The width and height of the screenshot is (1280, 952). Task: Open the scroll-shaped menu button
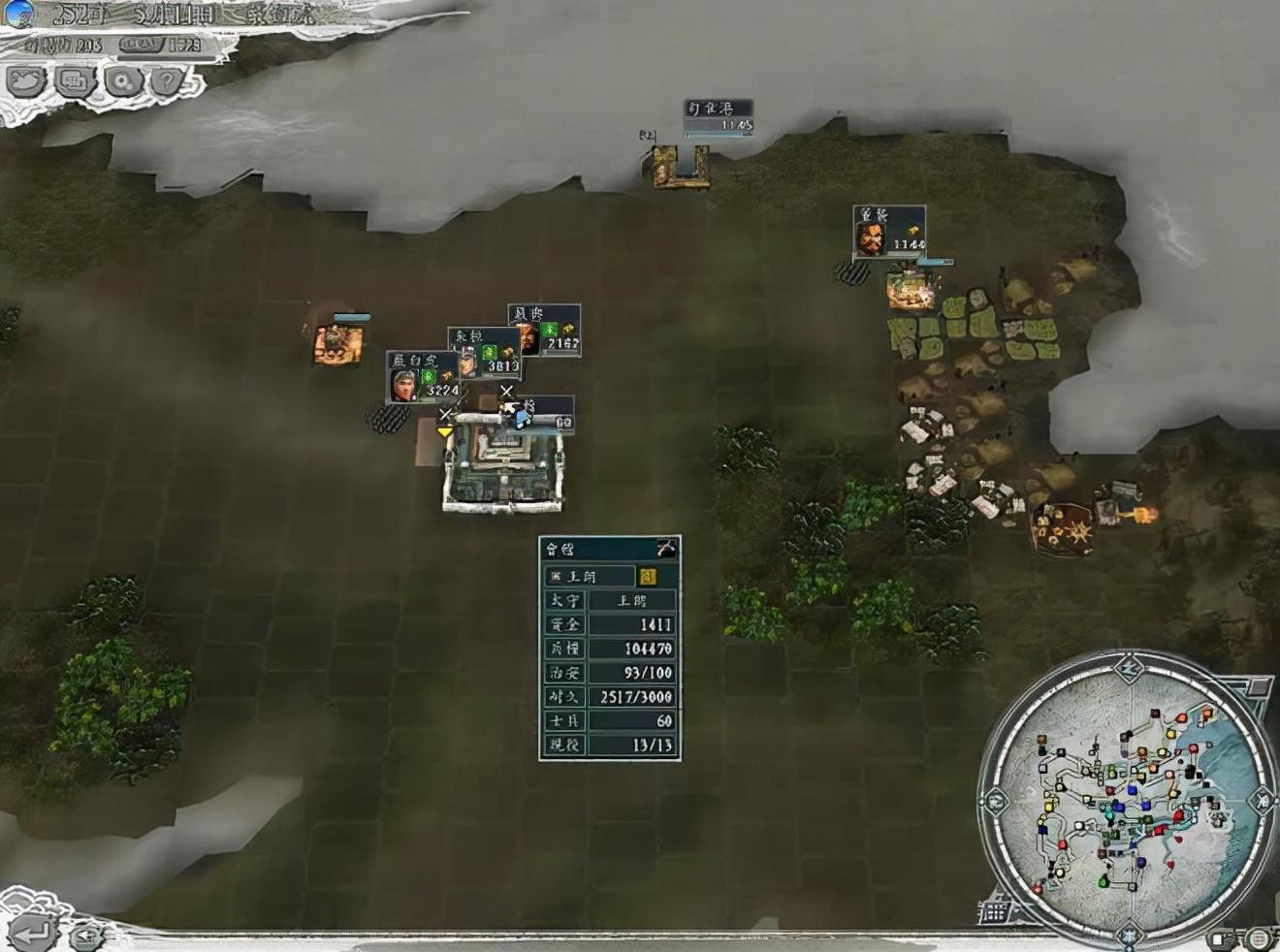click(76, 81)
